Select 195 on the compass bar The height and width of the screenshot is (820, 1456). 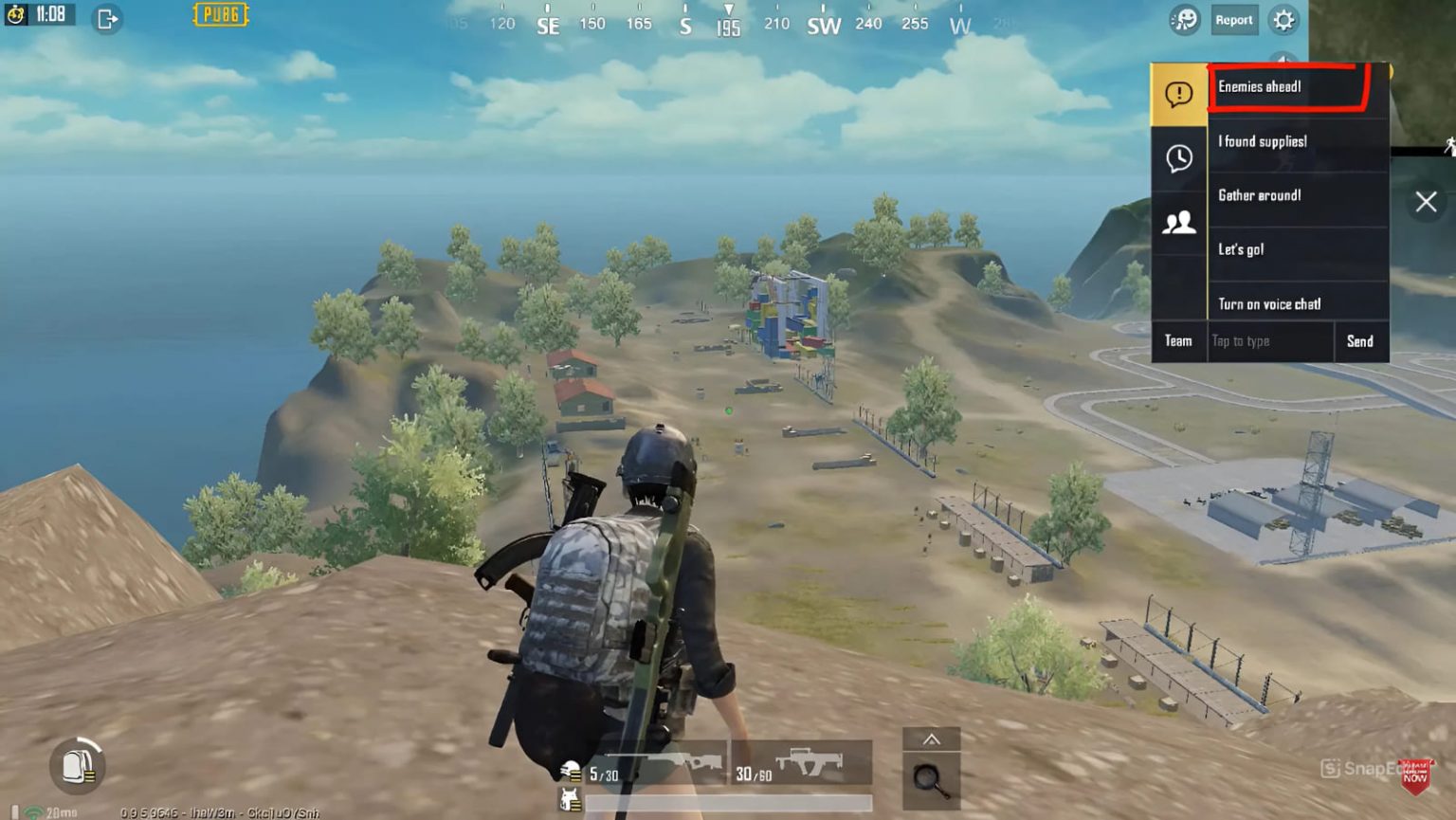click(732, 23)
